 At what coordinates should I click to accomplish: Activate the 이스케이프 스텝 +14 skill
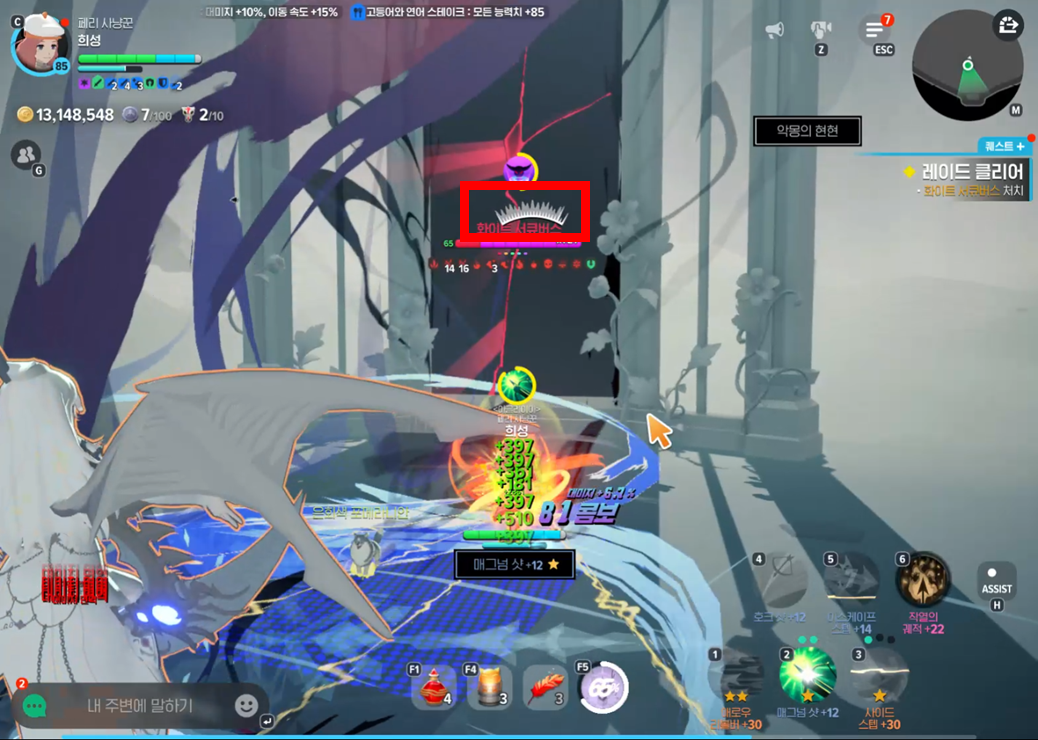(850, 580)
